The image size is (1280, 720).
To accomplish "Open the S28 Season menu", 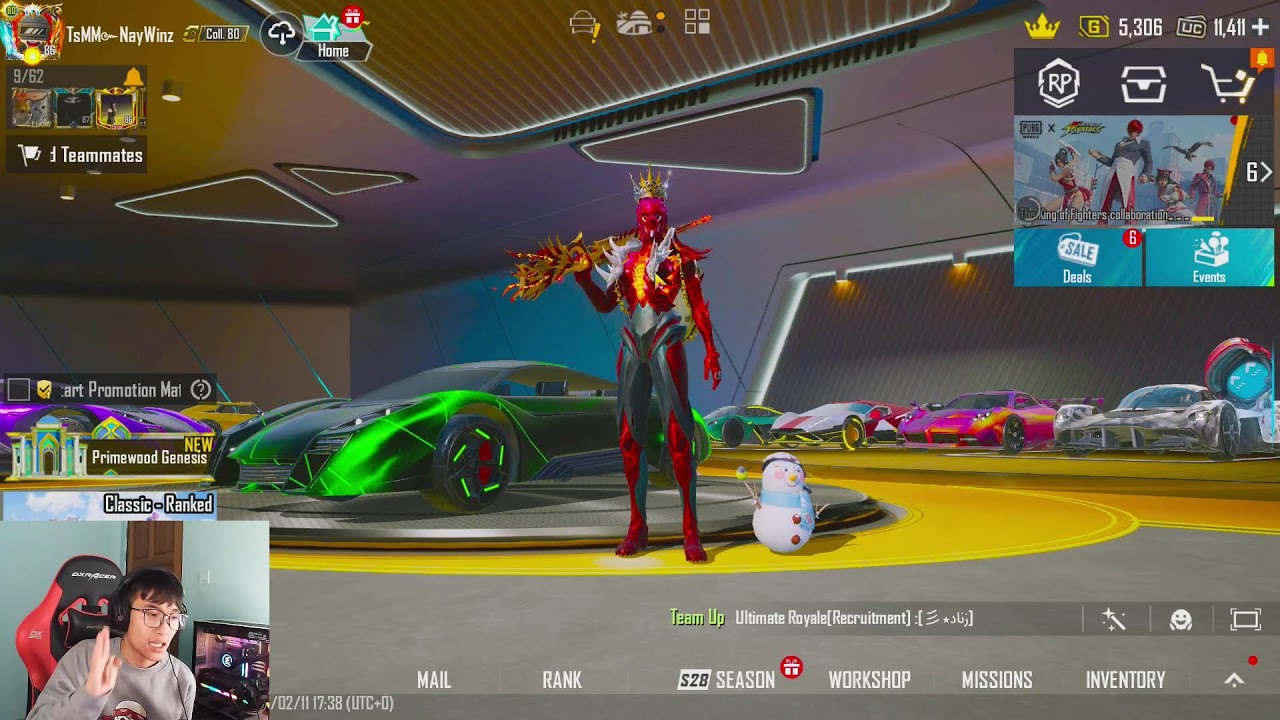I will coord(728,680).
